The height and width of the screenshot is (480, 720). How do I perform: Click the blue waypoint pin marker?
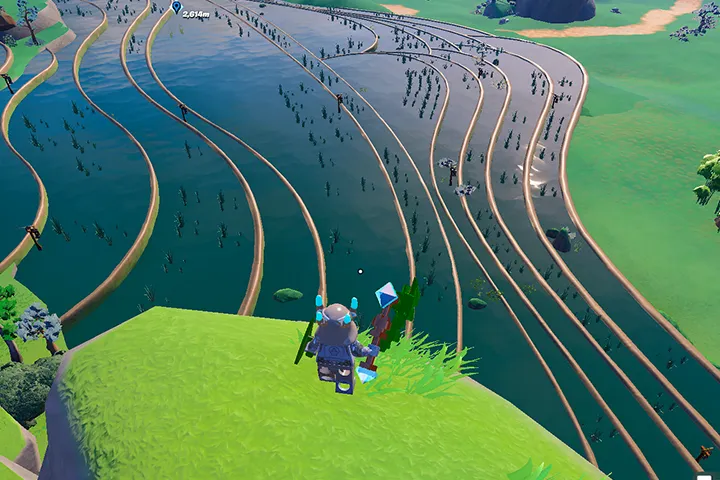(177, 8)
